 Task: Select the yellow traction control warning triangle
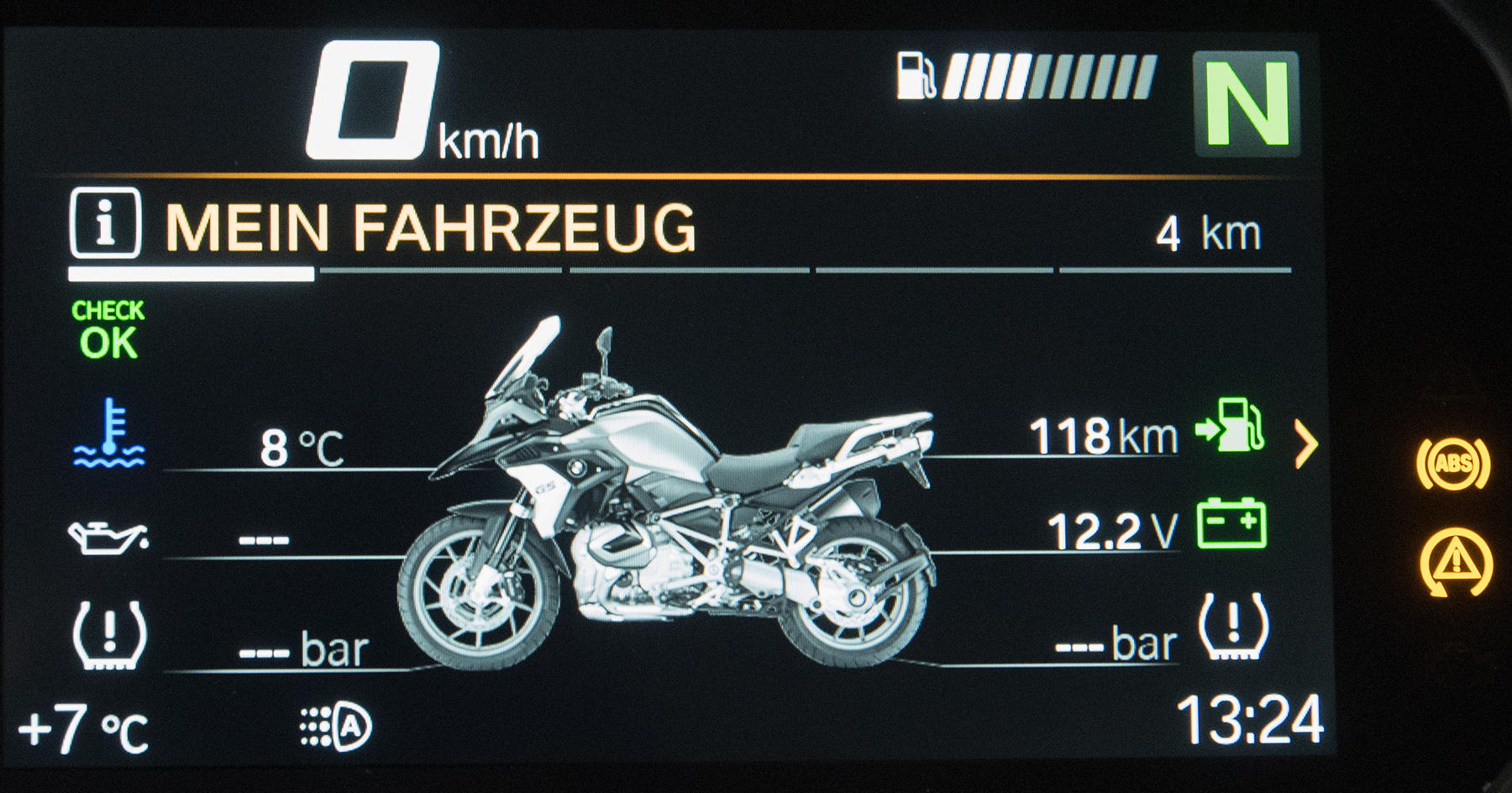click(x=1456, y=562)
